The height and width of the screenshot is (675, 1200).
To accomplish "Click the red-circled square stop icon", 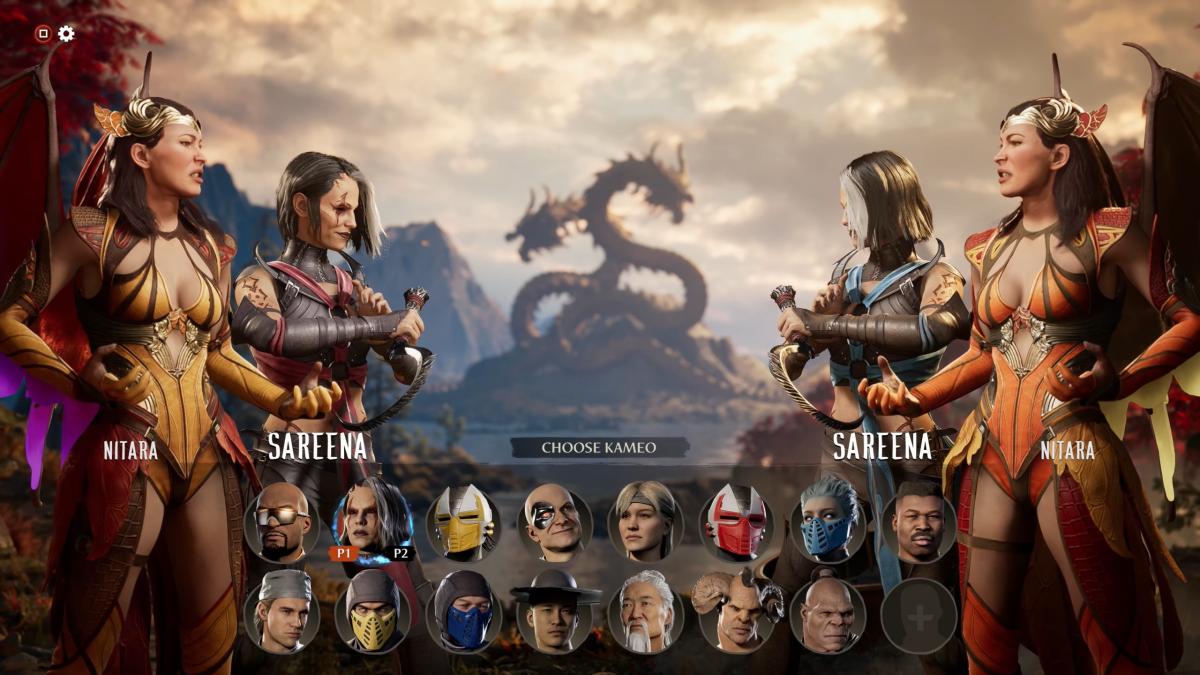I will coord(43,34).
